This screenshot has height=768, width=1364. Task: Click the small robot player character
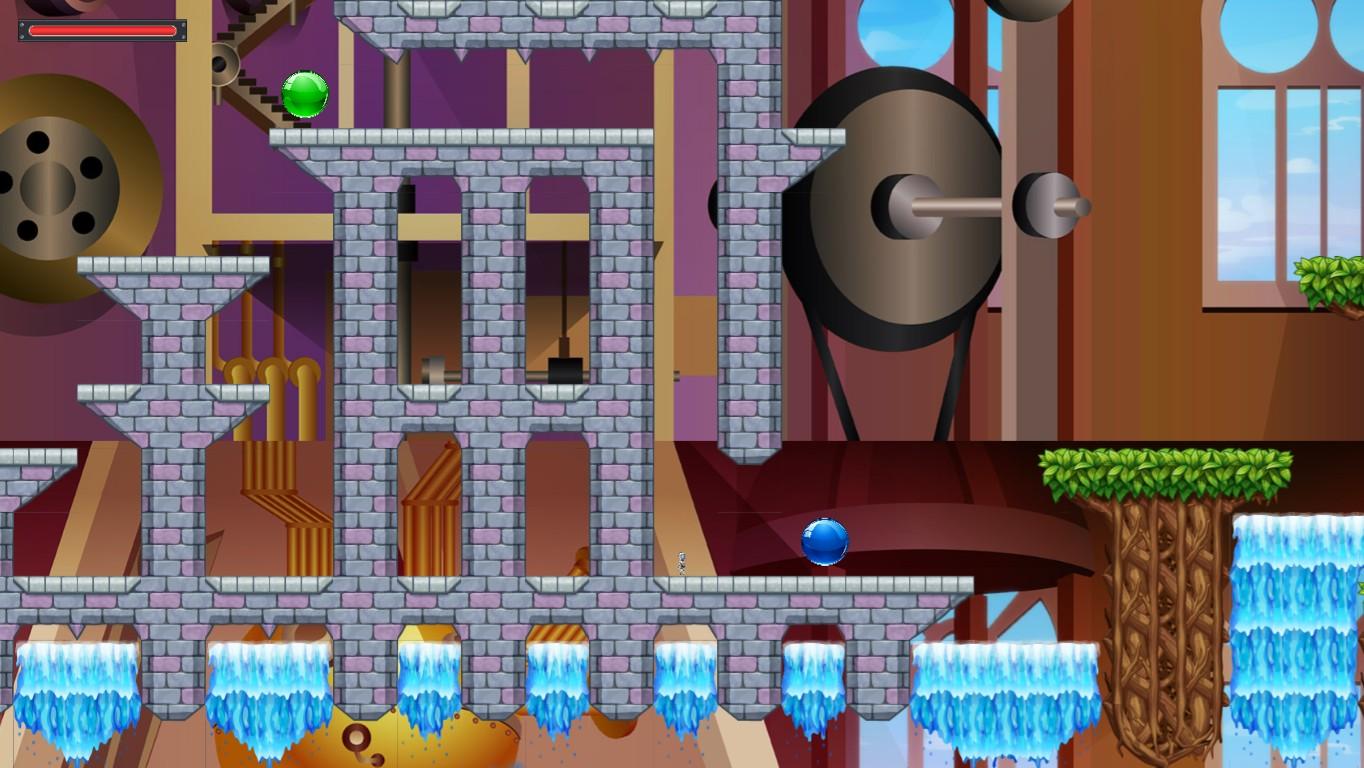[682, 561]
